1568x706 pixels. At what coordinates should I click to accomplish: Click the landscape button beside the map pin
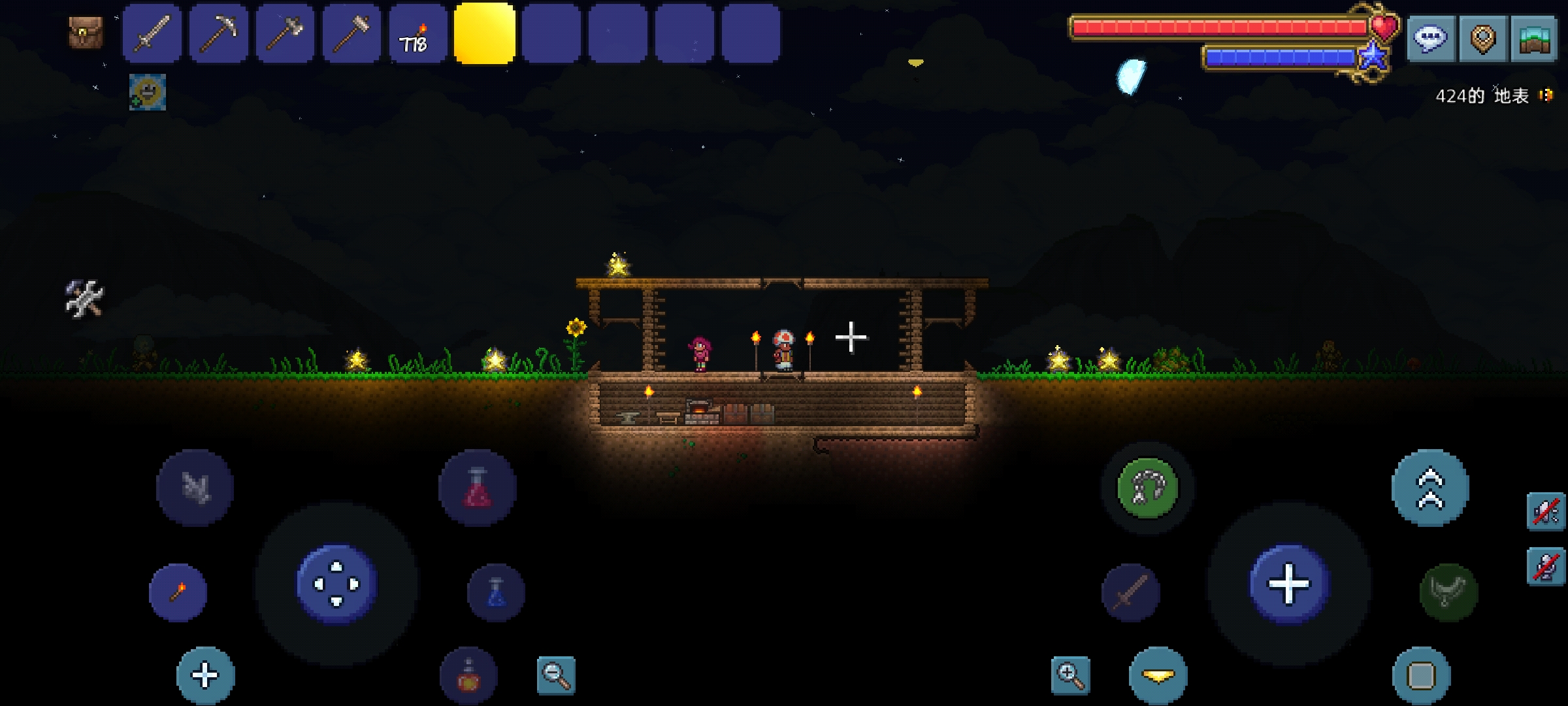coord(1535,38)
